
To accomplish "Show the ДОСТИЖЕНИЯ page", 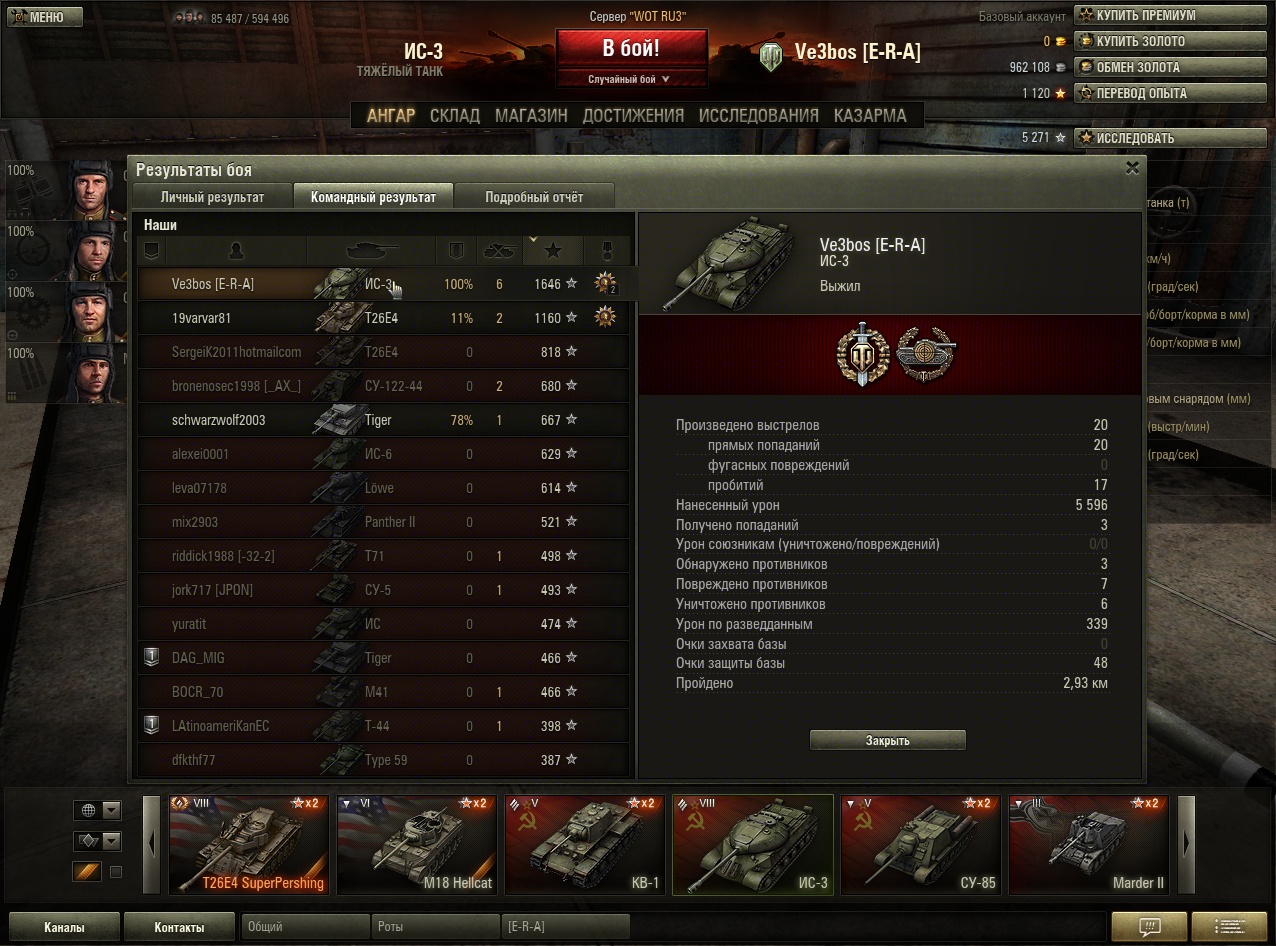I will tap(633, 116).
